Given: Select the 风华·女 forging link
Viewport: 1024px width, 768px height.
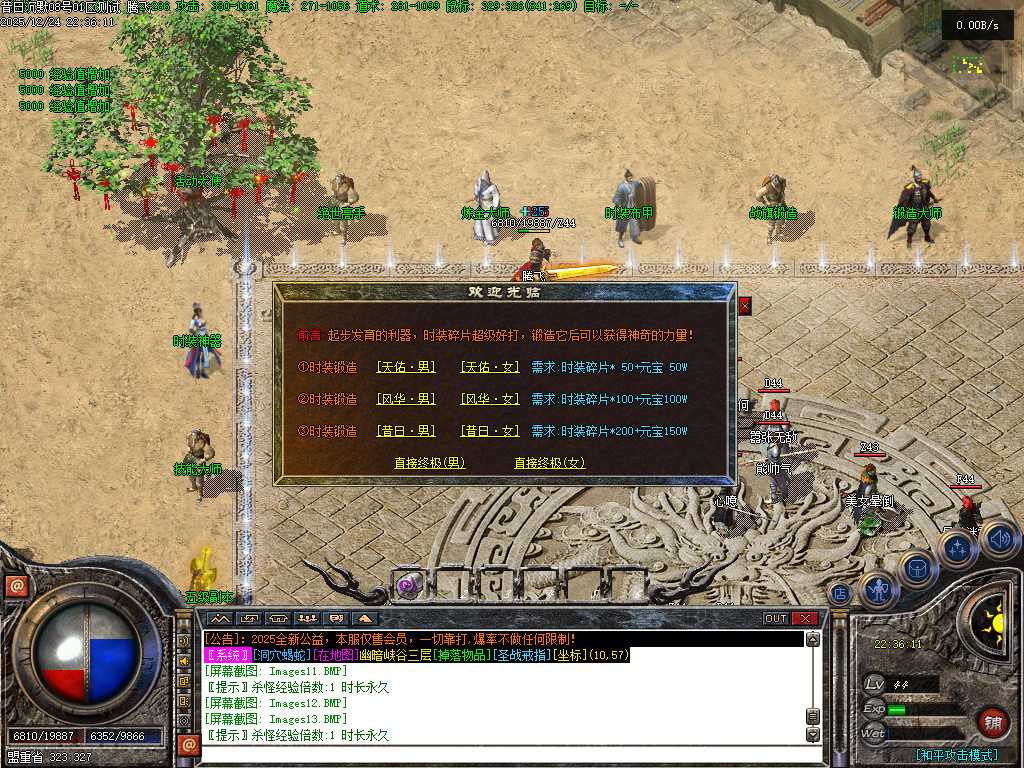Looking at the screenshot, I should tap(490, 399).
